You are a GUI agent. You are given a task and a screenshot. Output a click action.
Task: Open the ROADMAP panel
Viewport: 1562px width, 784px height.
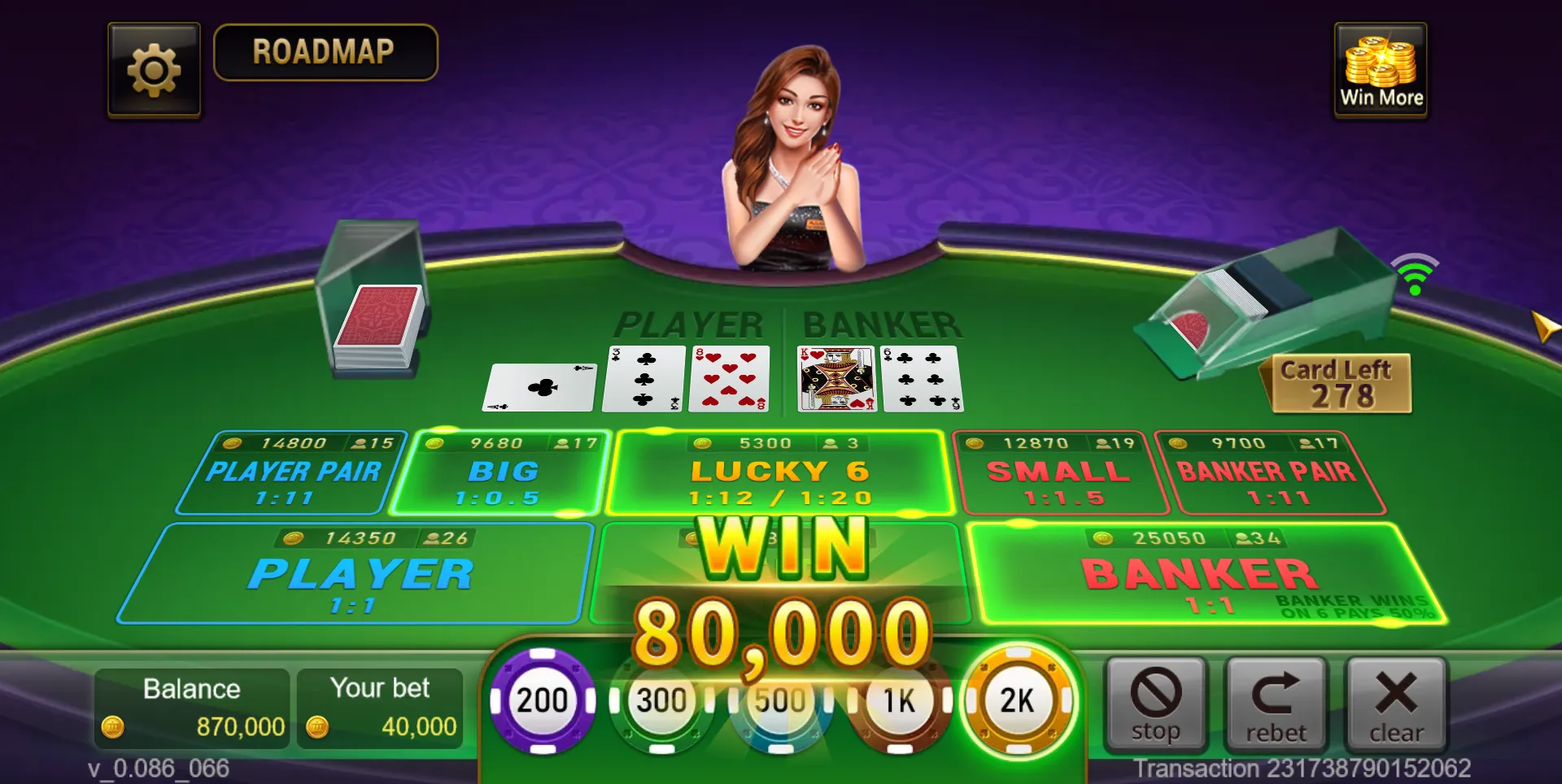pyautogui.click(x=325, y=52)
